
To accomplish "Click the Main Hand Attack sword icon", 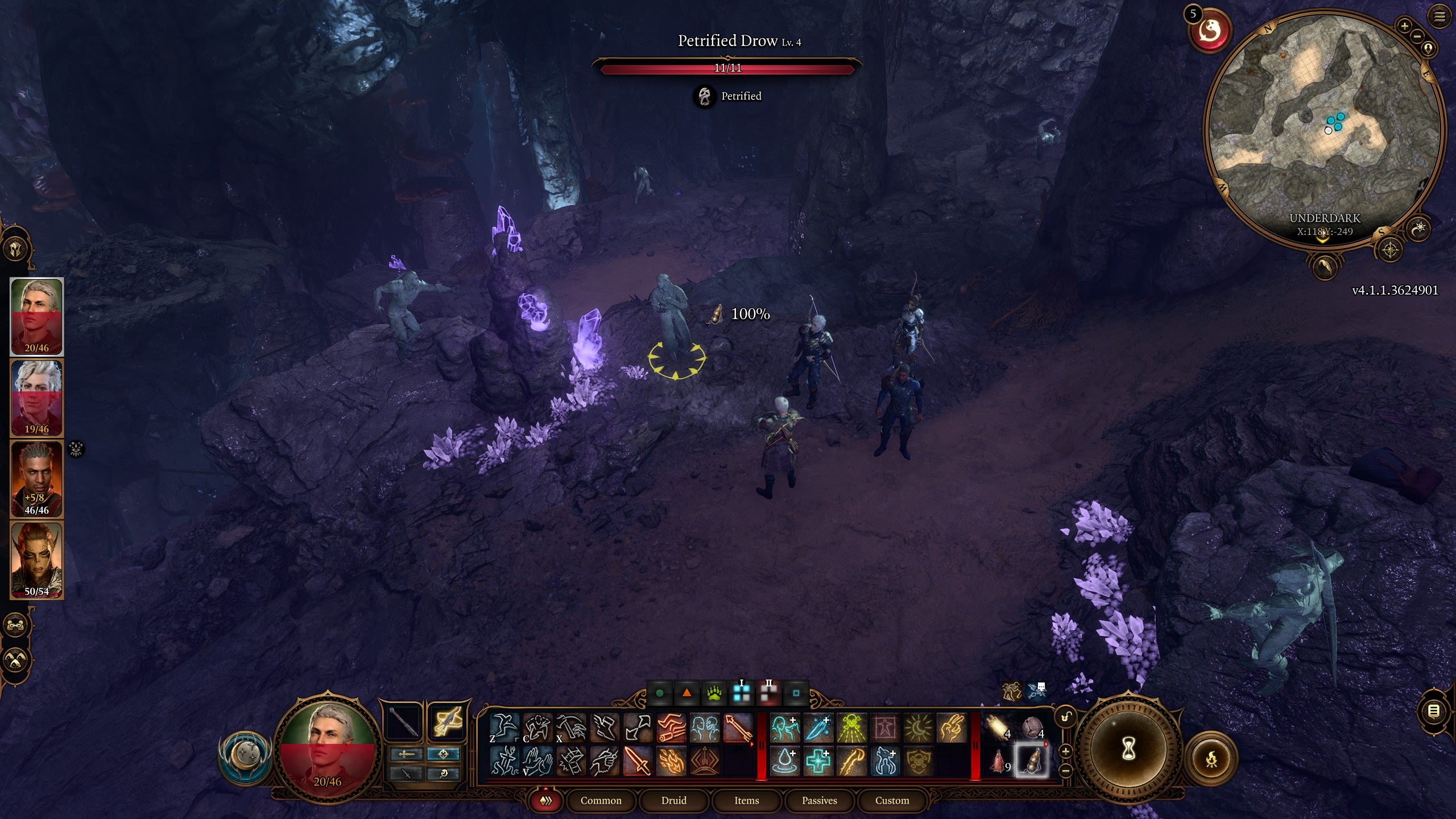I will [x=636, y=762].
